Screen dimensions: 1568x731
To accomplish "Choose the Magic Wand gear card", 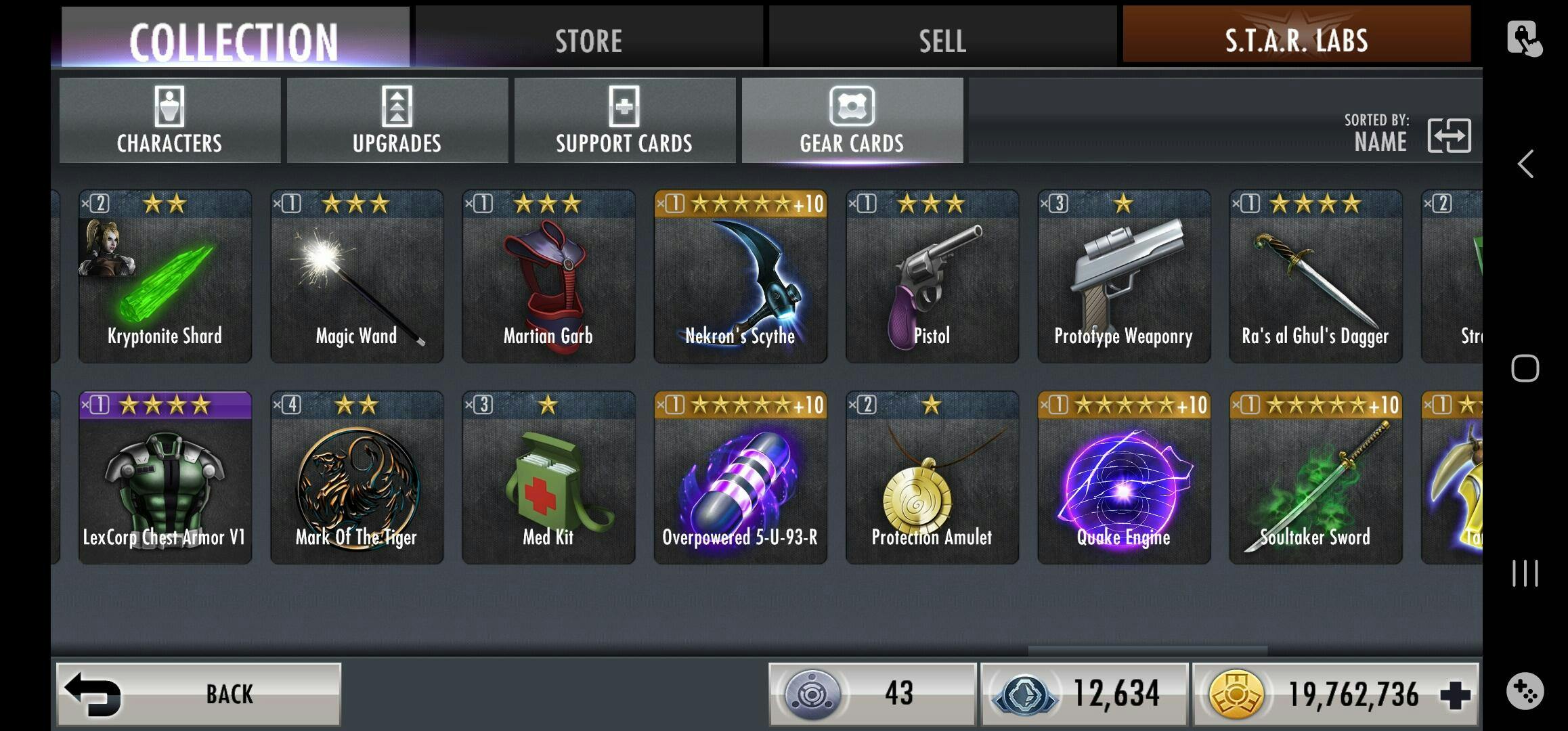I will point(357,276).
